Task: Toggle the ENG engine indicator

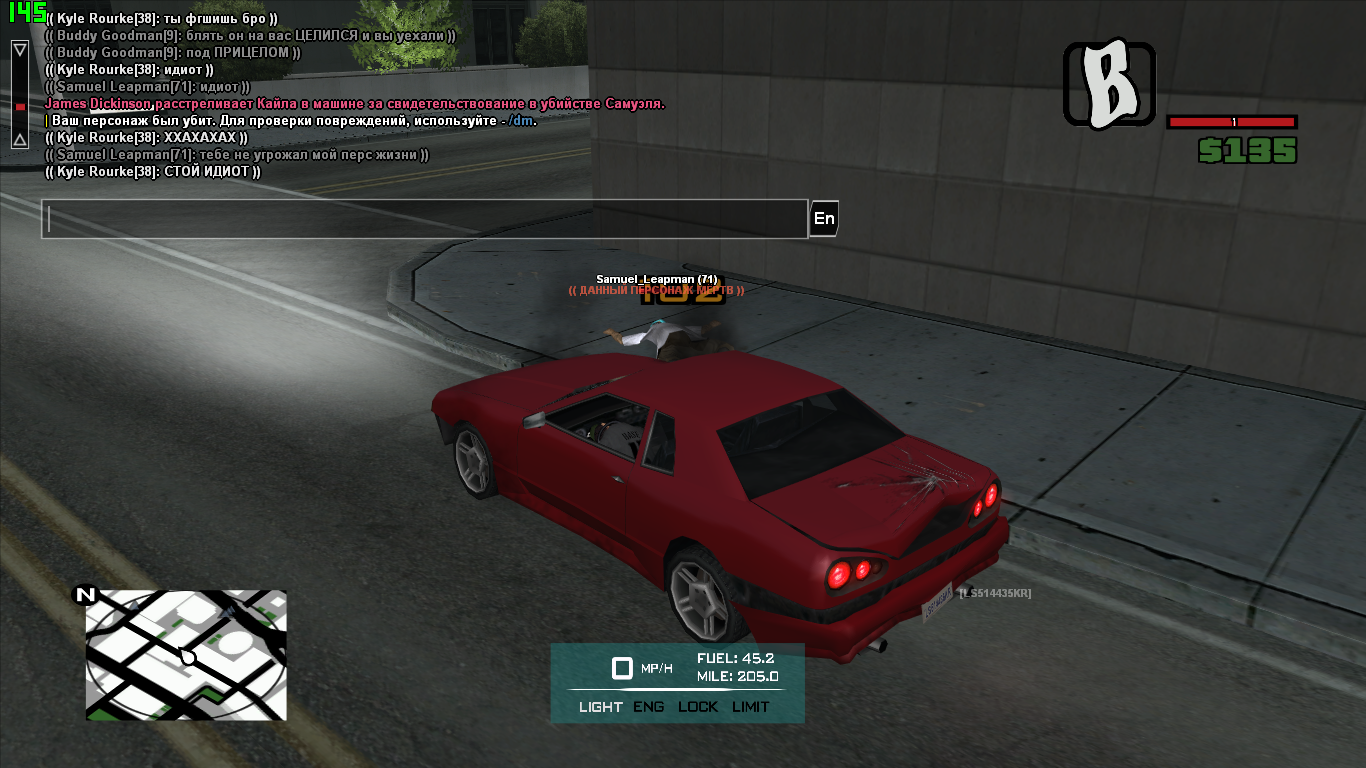Action: [x=649, y=707]
